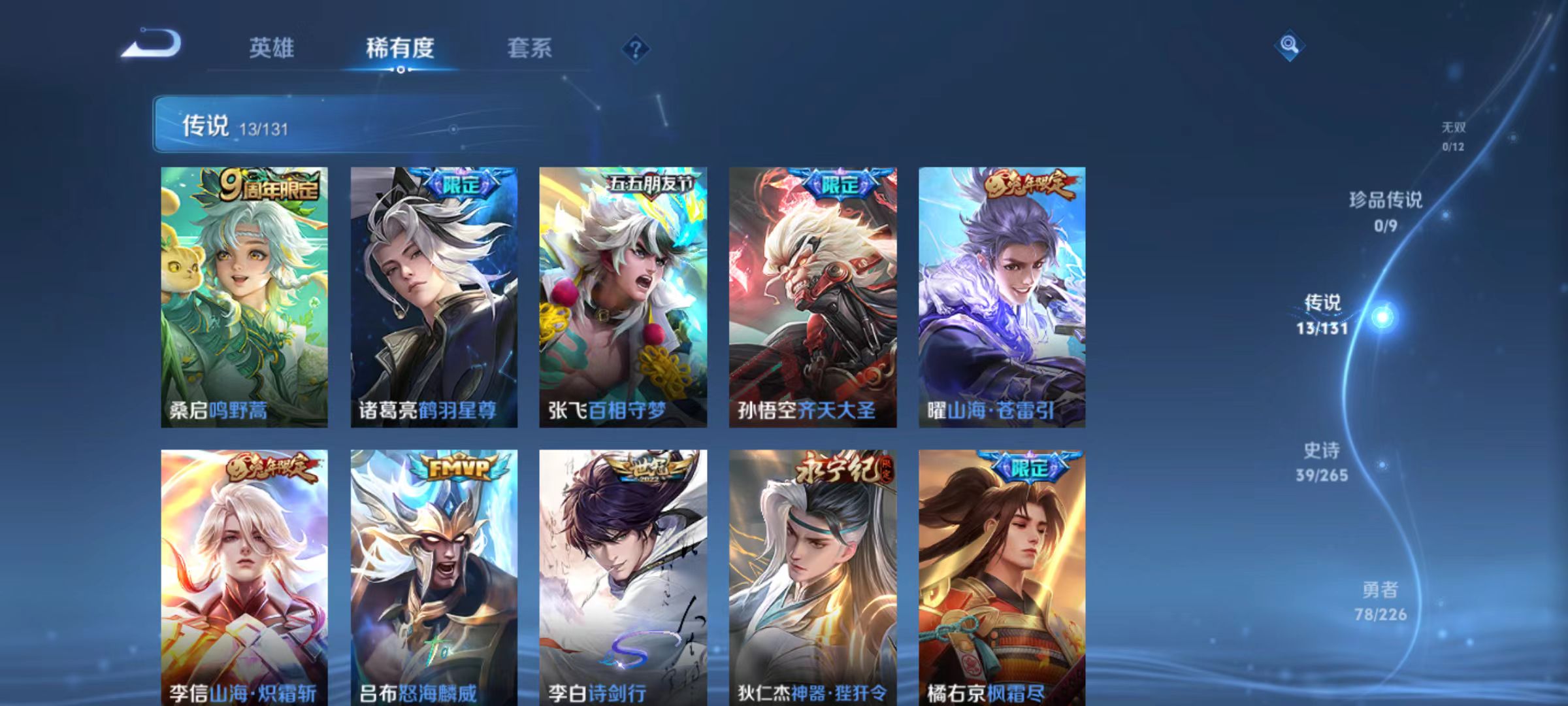Switch to the 套系 tab
1568x706 pixels.
(530, 48)
